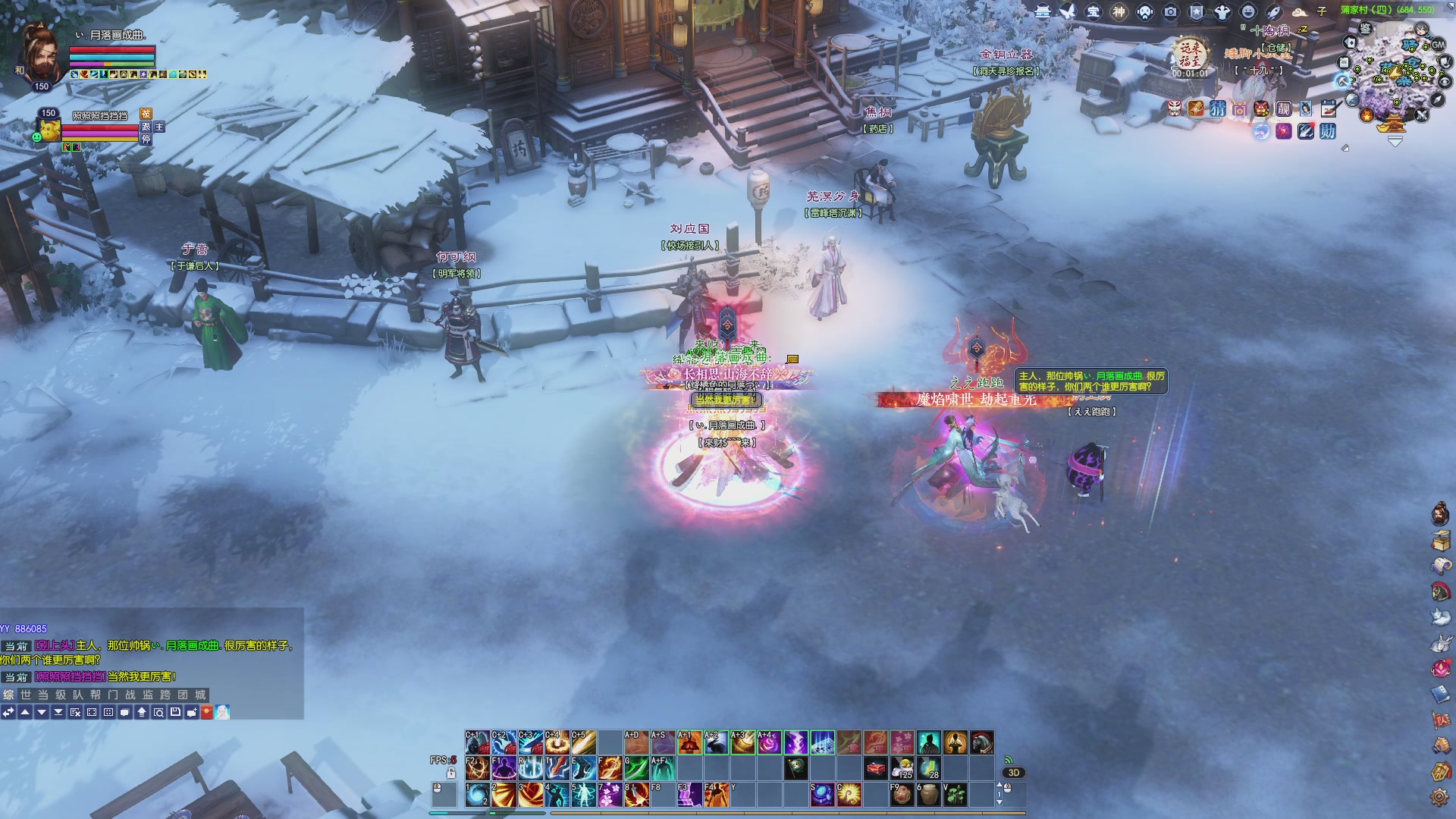Click the 宝 treasure icon in top bar
The height and width of the screenshot is (819, 1456).
(1093, 11)
